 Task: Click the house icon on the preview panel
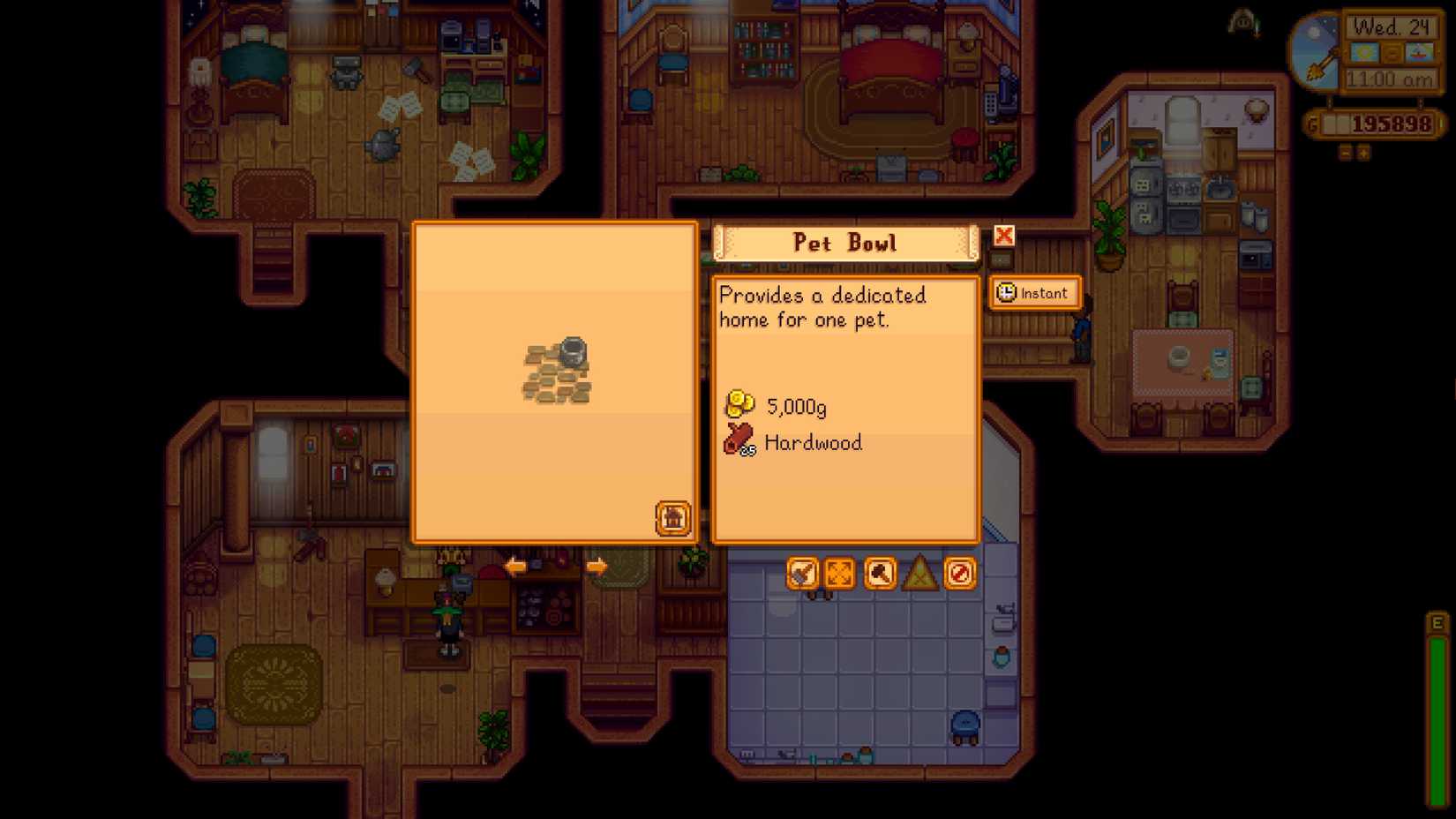coord(673,519)
